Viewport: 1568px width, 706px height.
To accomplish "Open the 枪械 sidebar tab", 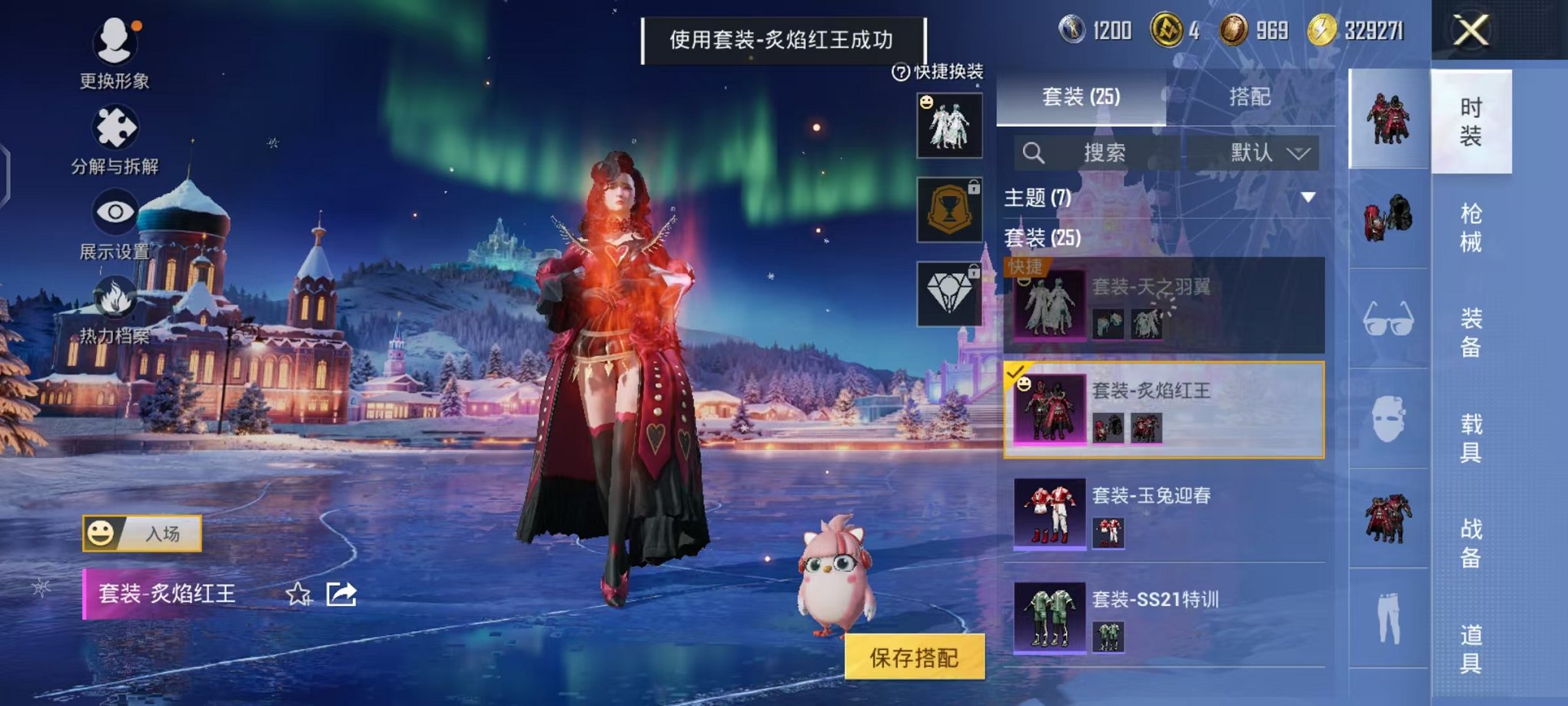I will pyautogui.click(x=1472, y=225).
